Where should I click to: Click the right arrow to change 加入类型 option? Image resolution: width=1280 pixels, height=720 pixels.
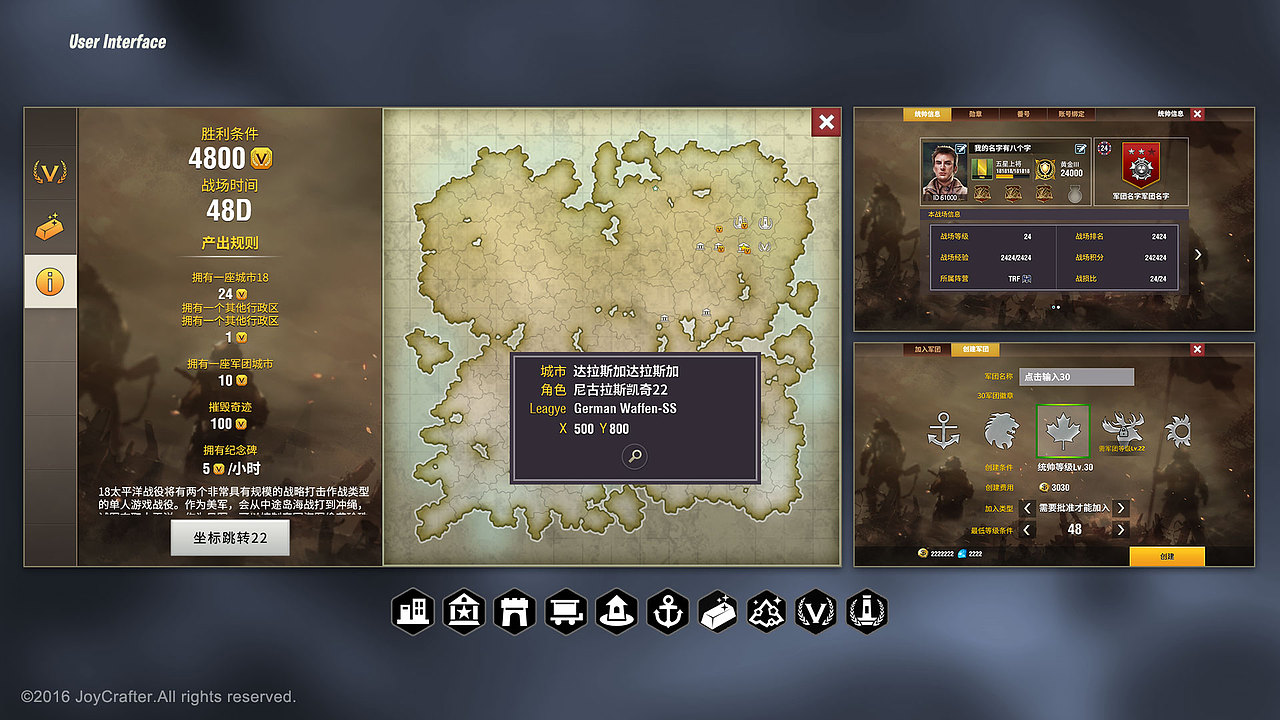(1120, 508)
